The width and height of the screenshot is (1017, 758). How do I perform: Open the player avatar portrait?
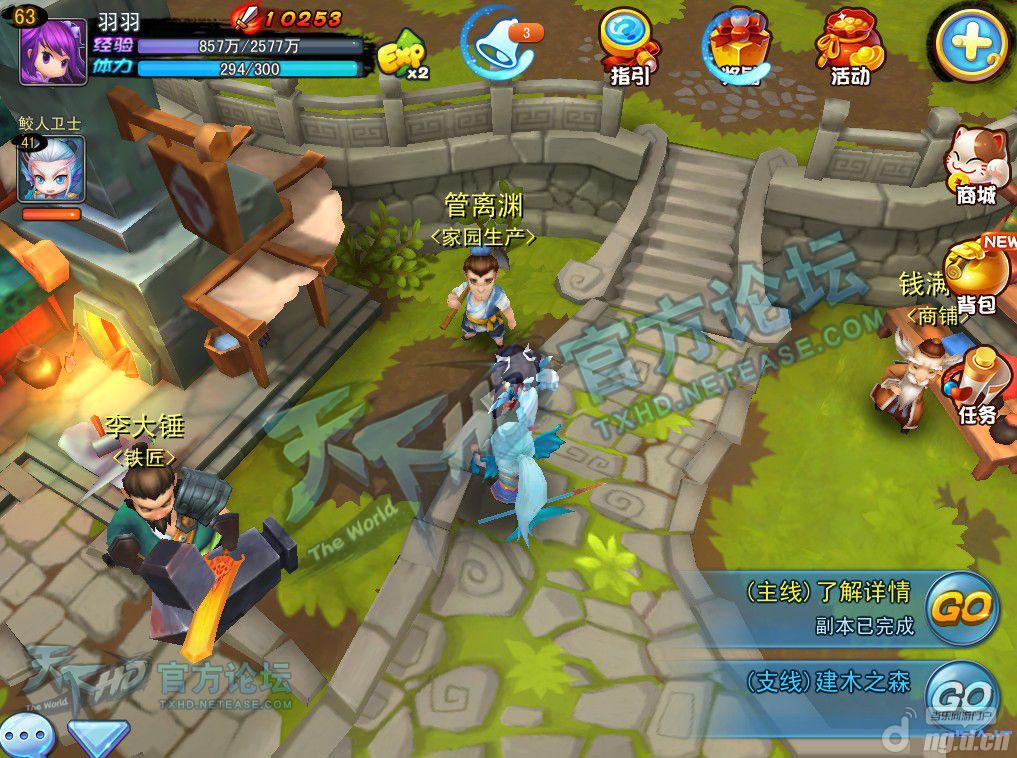[46, 48]
